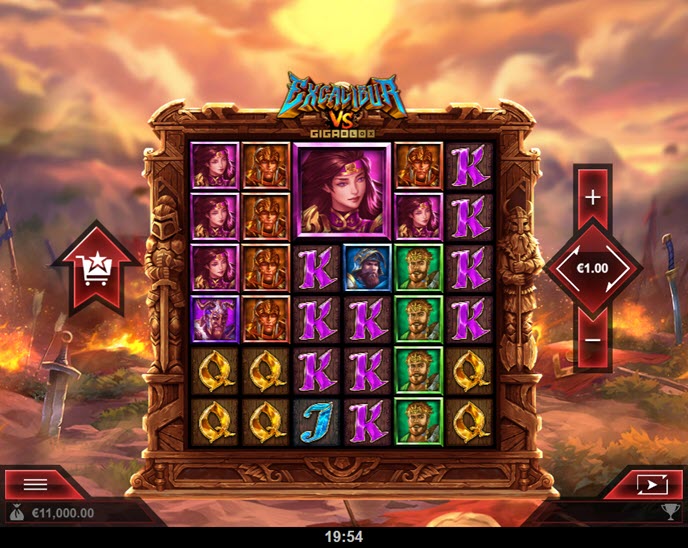Activate the autoplay button
The width and height of the screenshot is (688, 548).
click(650, 484)
